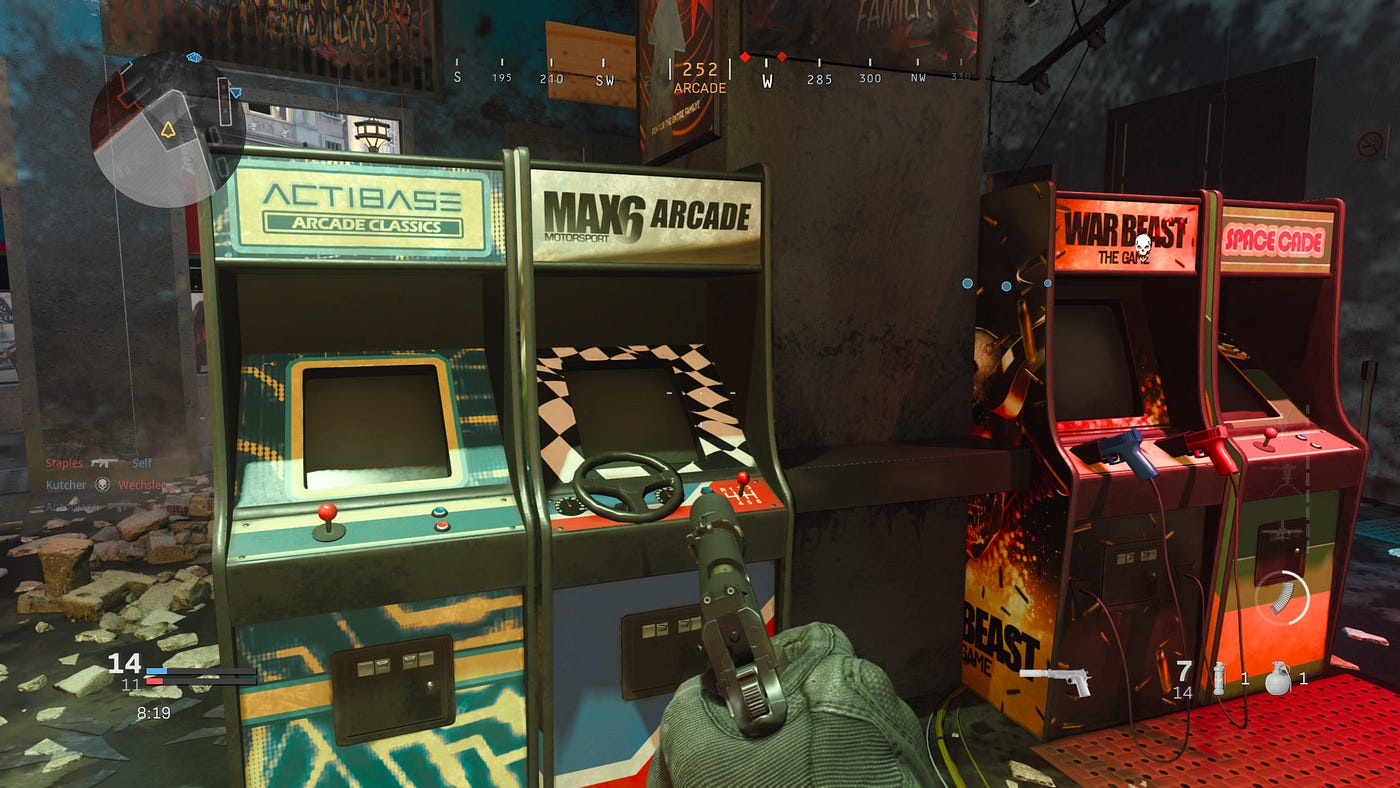Choose the tactical canister equipment icon
This screenshot has width=1400, height=788.
tap(1220, 678)
